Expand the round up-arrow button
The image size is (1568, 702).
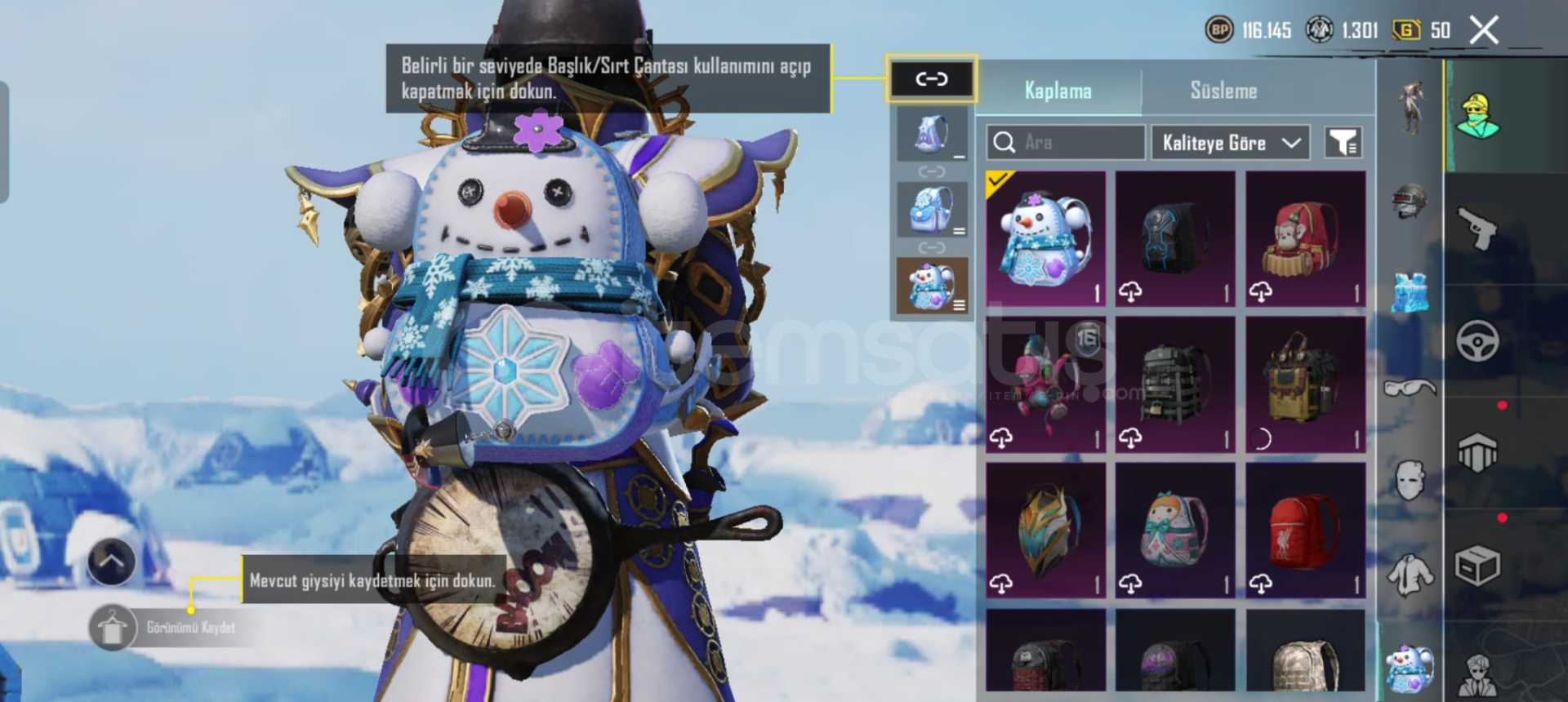(x=112, y=562)
